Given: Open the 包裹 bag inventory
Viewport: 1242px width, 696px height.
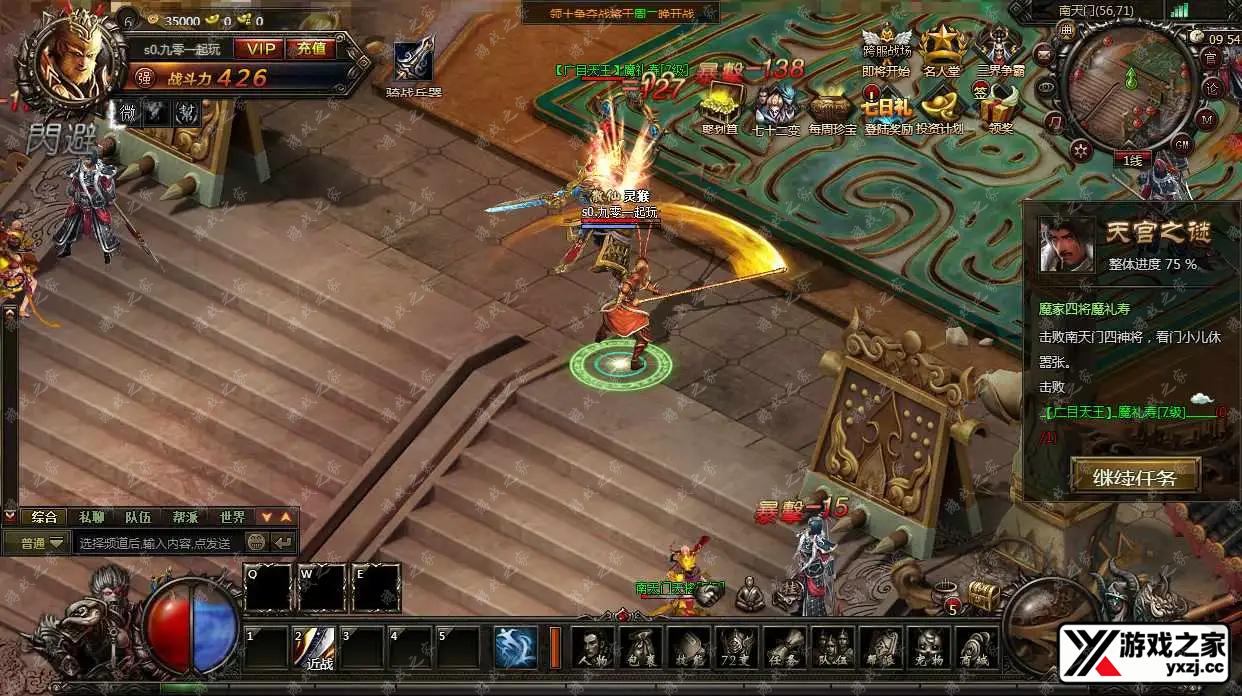Looking at the screenshot, I should pyautogui.click(x=641, y=647).
